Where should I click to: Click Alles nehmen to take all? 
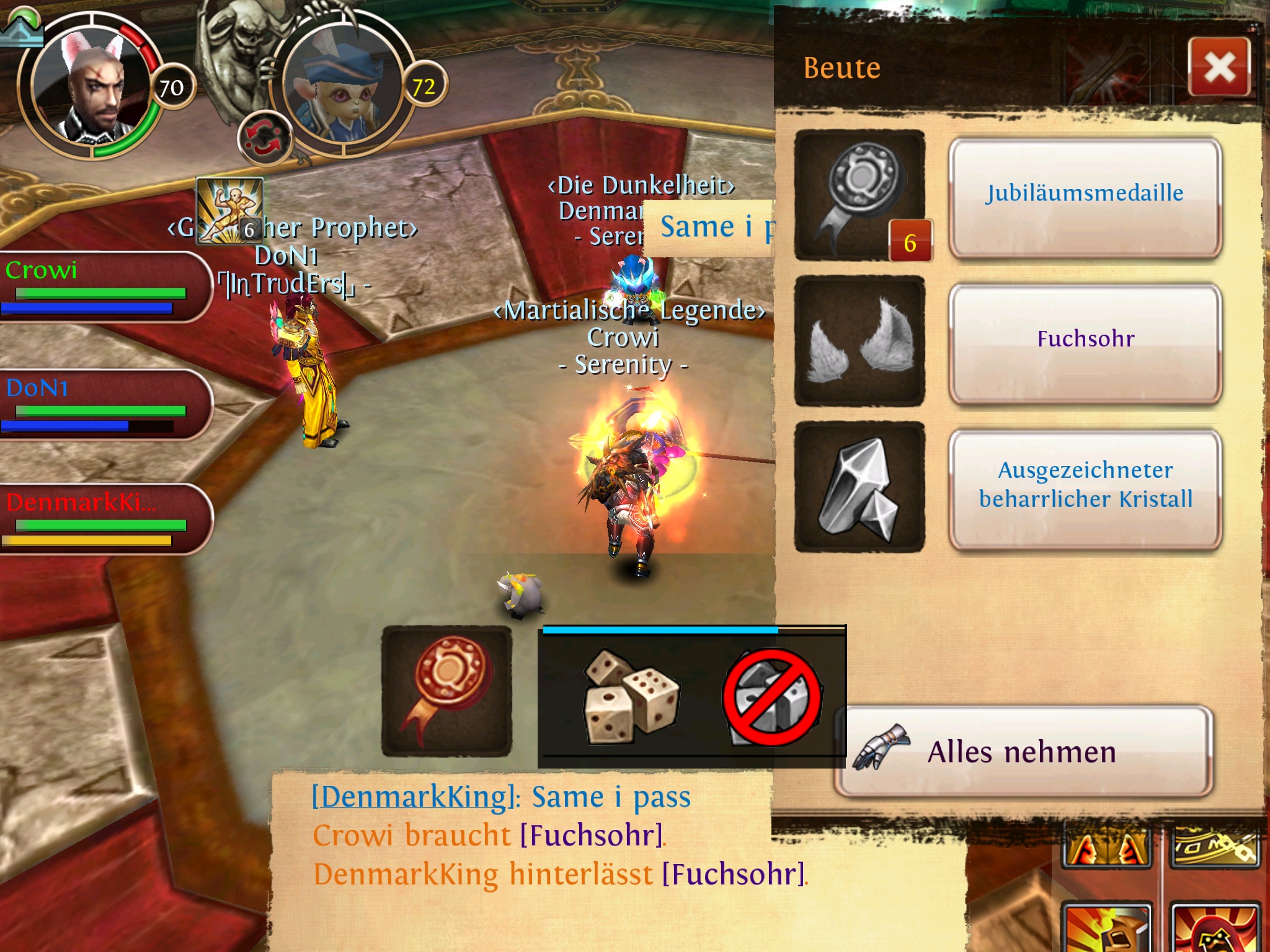[1023, 751]
